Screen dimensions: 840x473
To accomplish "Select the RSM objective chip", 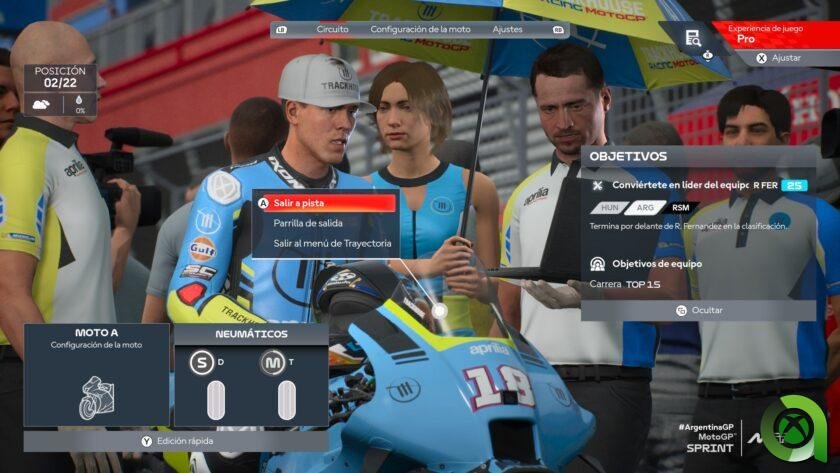I will pos(680,207).
